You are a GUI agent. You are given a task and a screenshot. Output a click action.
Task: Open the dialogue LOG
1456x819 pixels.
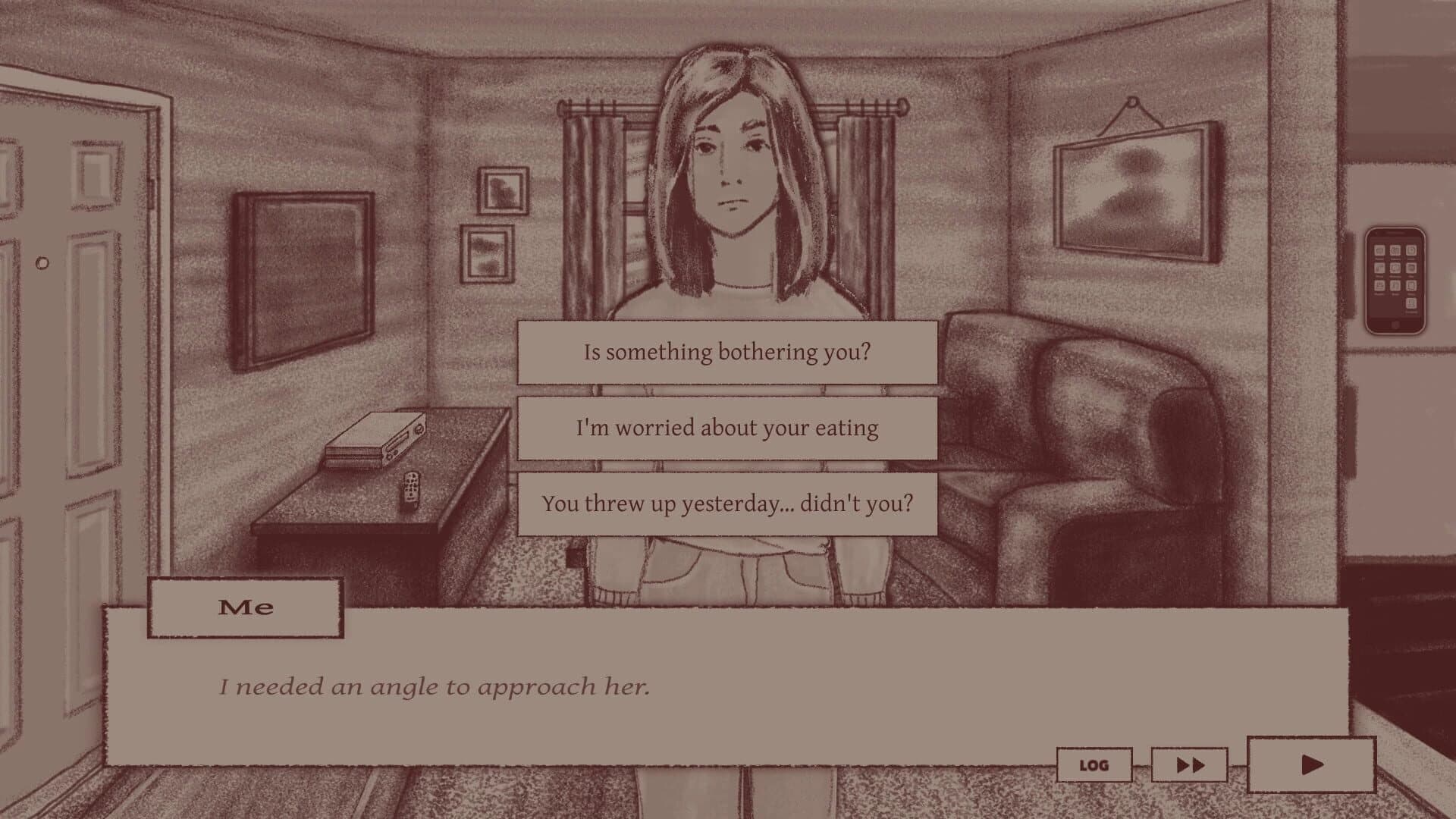point(1093,764)
